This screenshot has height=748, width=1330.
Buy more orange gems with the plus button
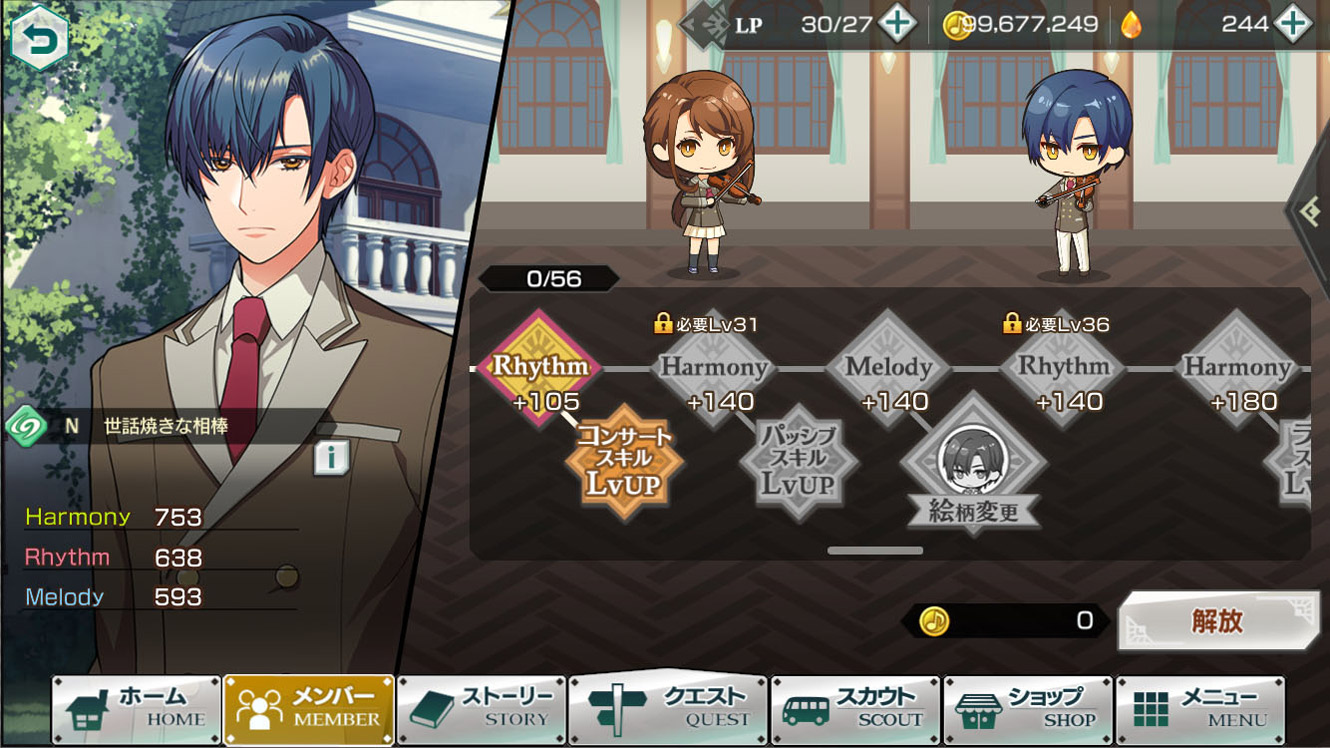(x=1292, y=24)
